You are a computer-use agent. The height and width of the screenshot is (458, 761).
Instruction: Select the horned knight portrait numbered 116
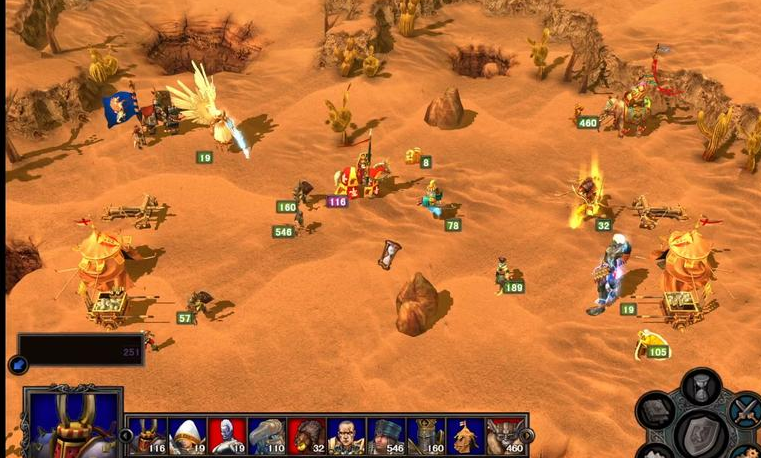tap(147, 436)
